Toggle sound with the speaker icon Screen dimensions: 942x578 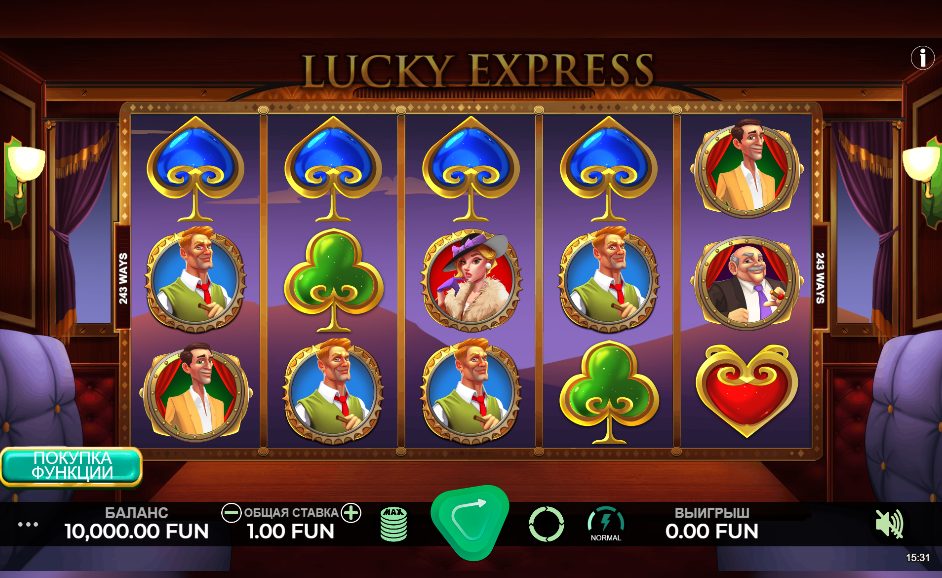pyautogui.click(x=888, y=523)
